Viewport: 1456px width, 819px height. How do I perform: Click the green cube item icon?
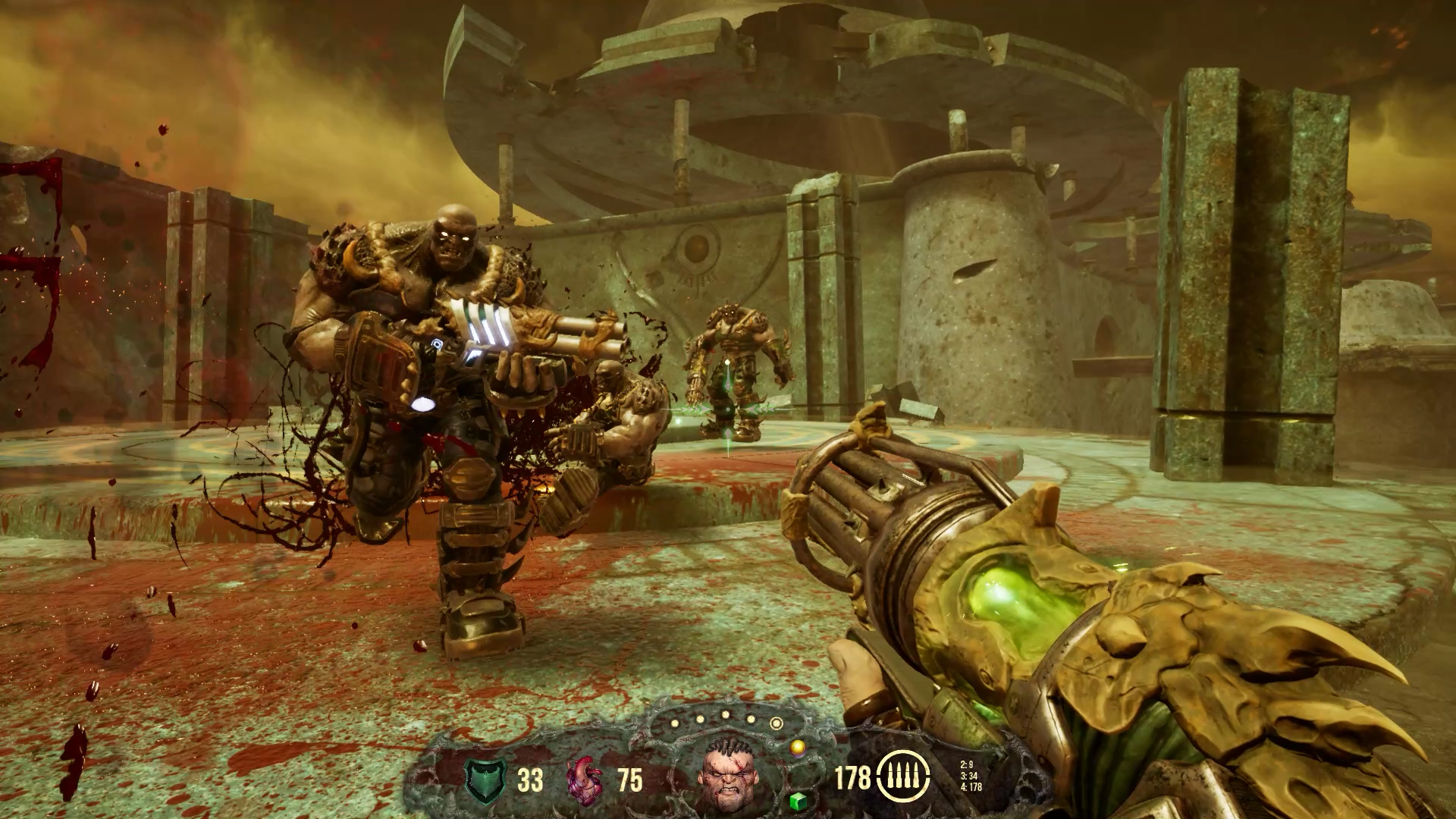point(797,800)
